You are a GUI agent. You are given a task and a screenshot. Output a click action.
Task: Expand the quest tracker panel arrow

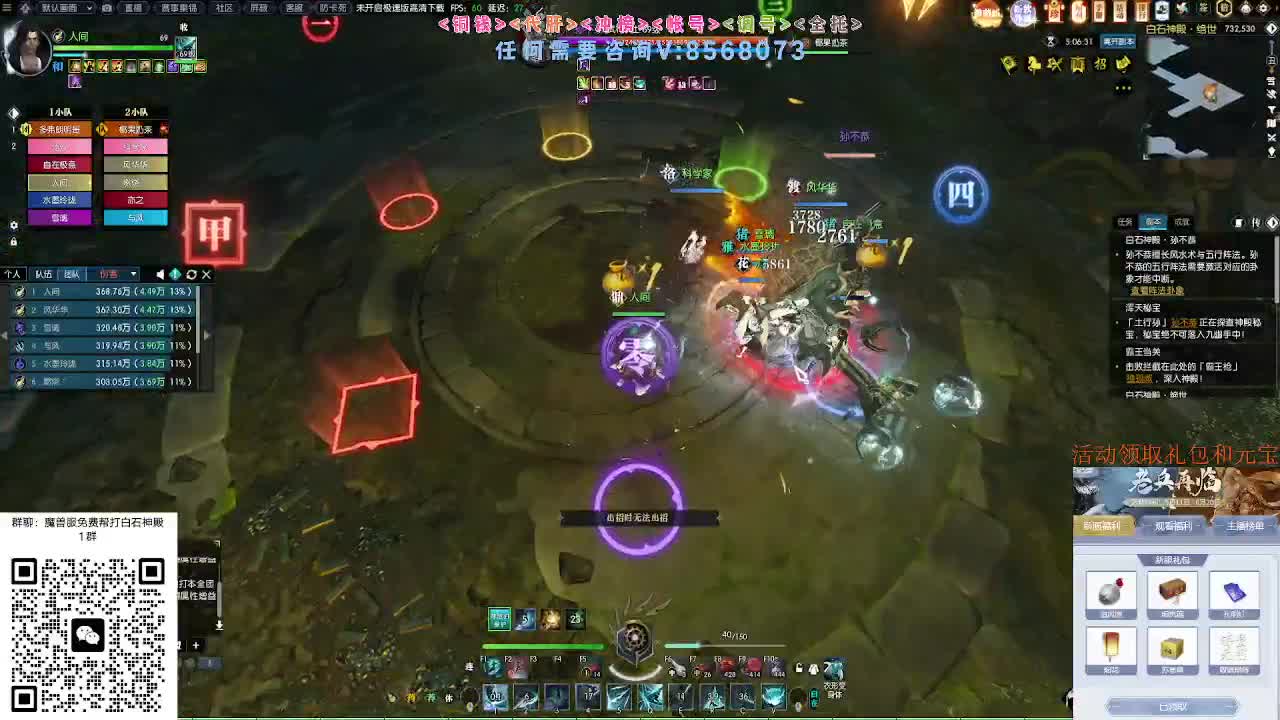click(1272, 222)
